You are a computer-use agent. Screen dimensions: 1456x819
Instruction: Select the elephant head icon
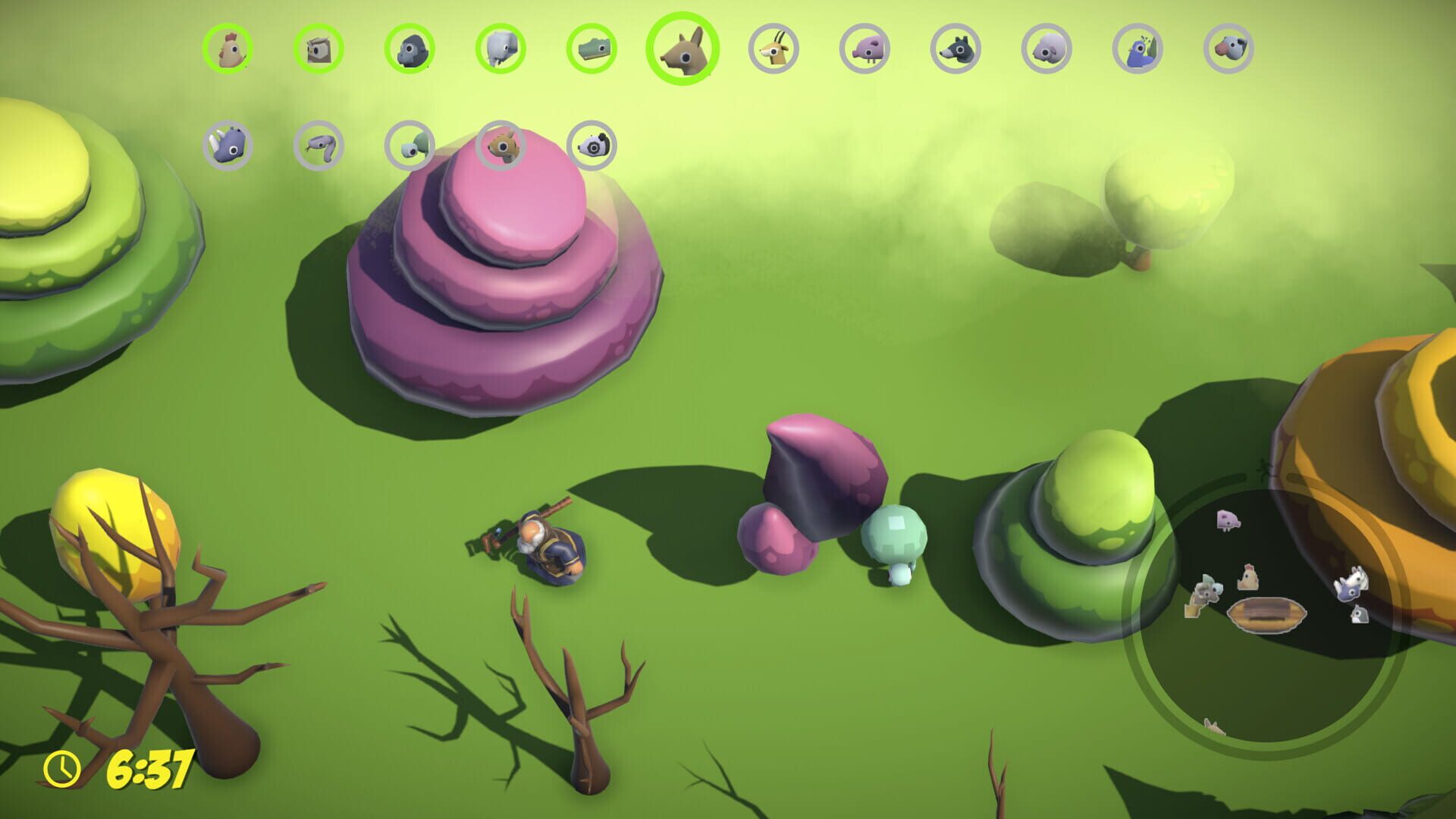click(x=501, y=49)
